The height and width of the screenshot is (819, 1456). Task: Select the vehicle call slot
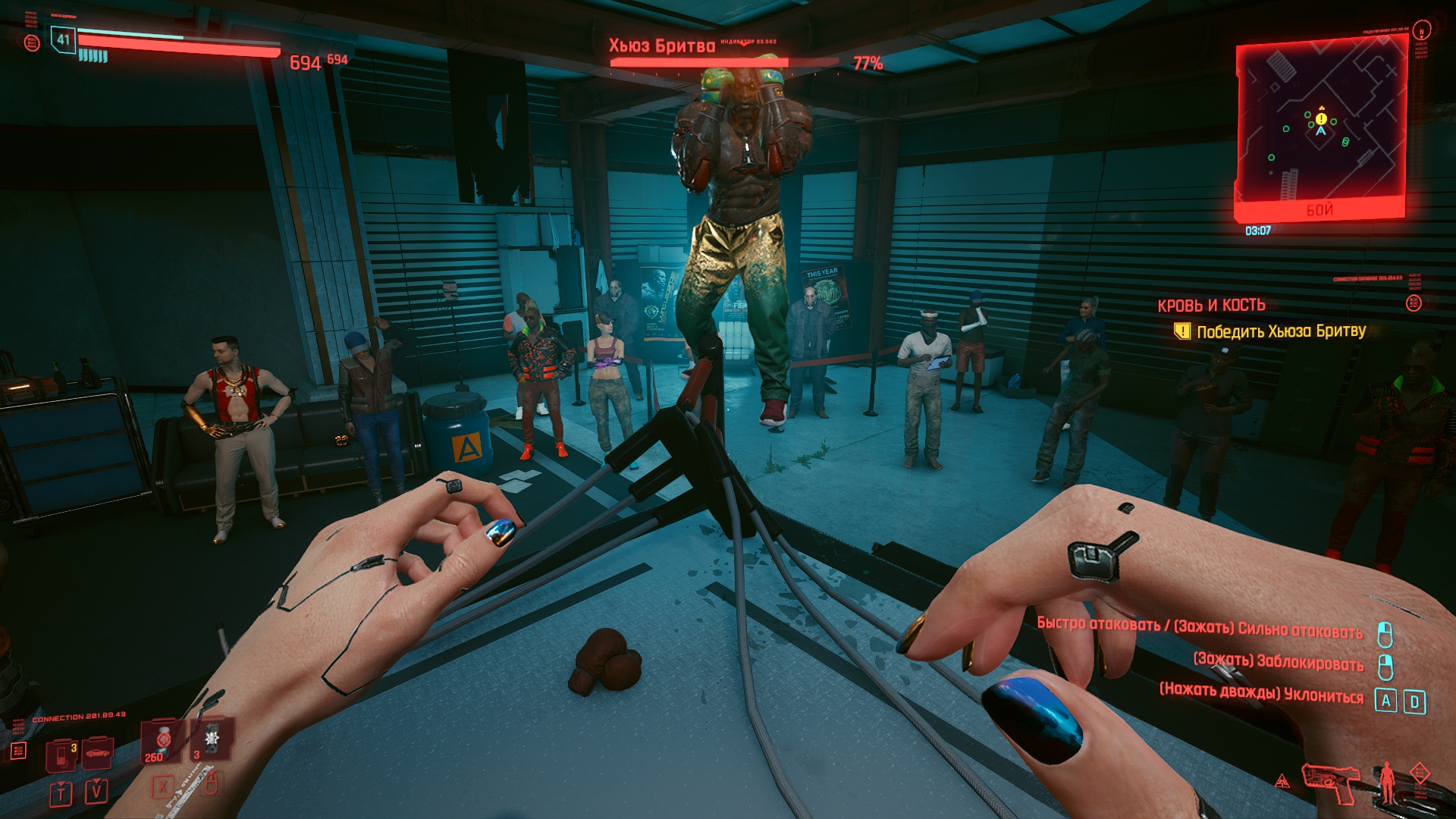coord(97,753)
